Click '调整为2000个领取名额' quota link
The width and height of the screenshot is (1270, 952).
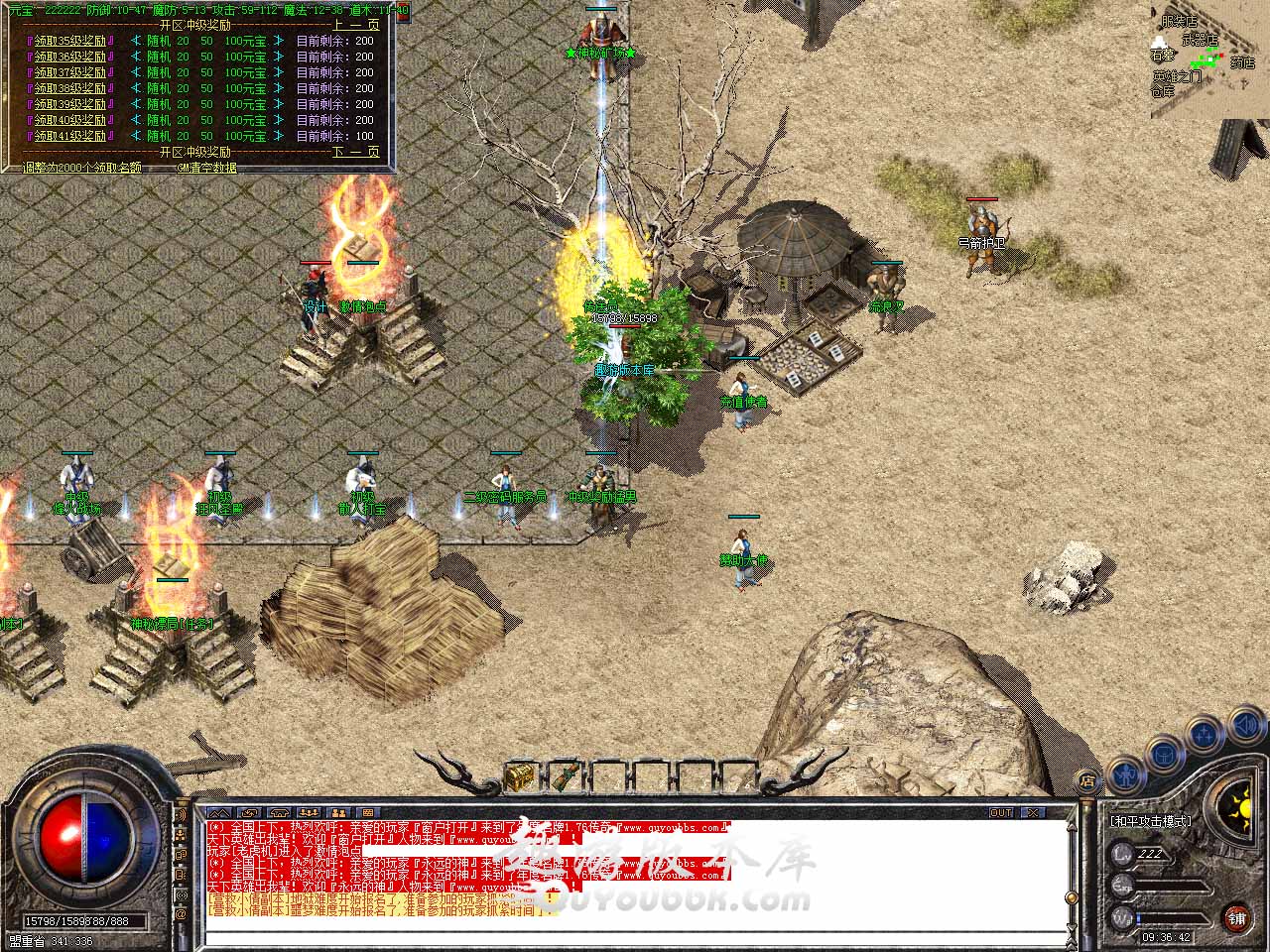(82, 168)
